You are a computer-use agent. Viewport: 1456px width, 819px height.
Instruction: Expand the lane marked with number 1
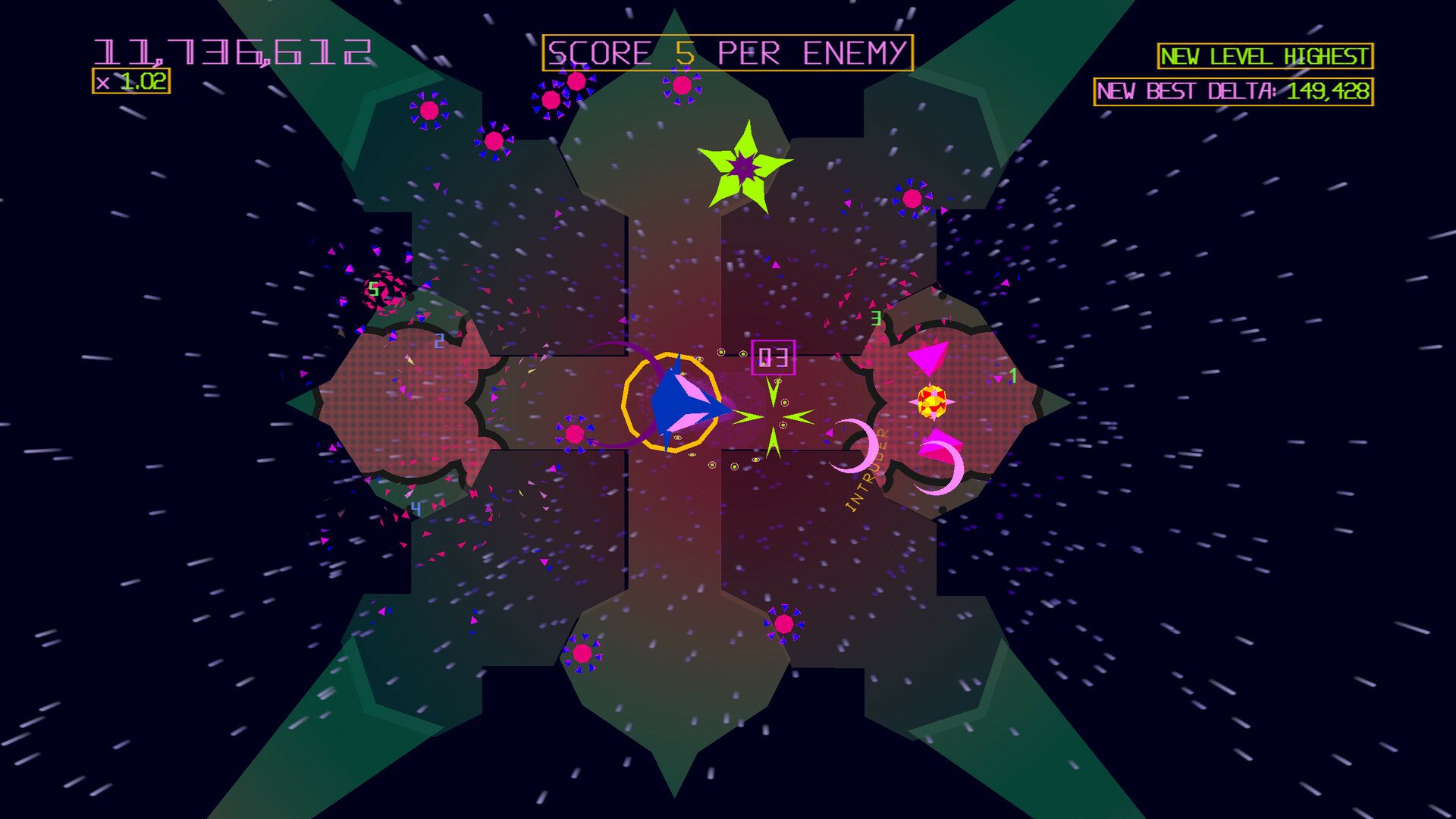click(1014, 375)
